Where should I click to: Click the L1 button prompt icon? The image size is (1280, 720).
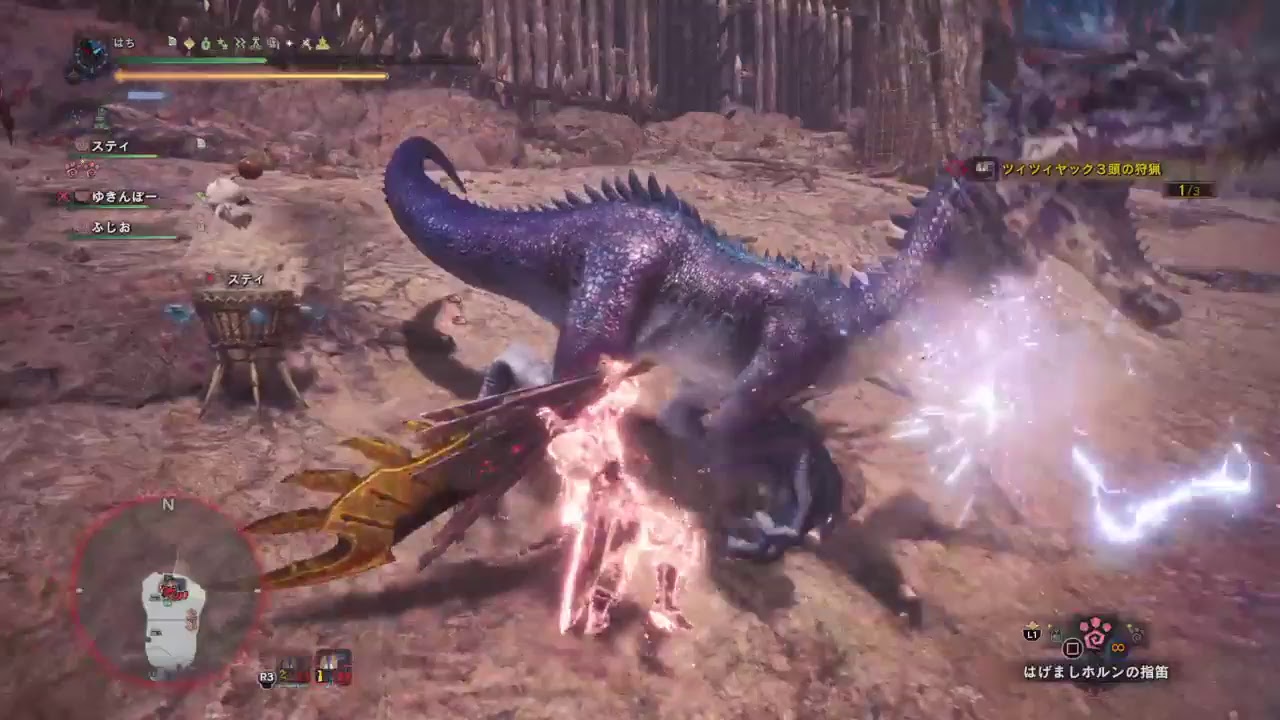(1032, 634)
